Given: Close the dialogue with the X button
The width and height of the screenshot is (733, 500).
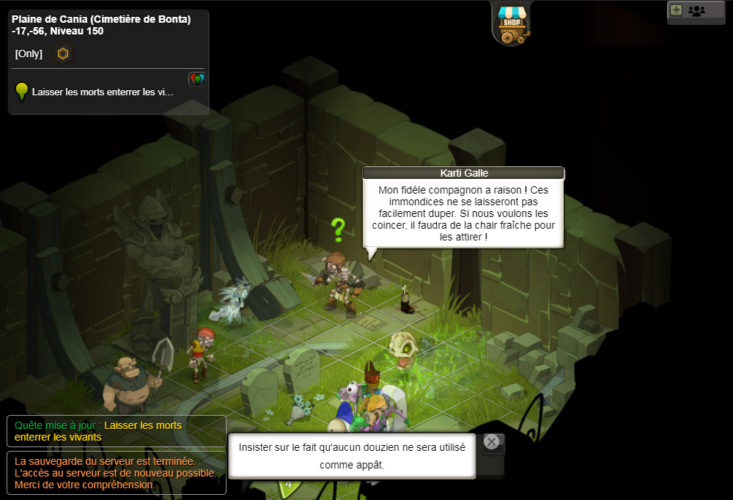Looking at the screenshot, I should (491, 442).
